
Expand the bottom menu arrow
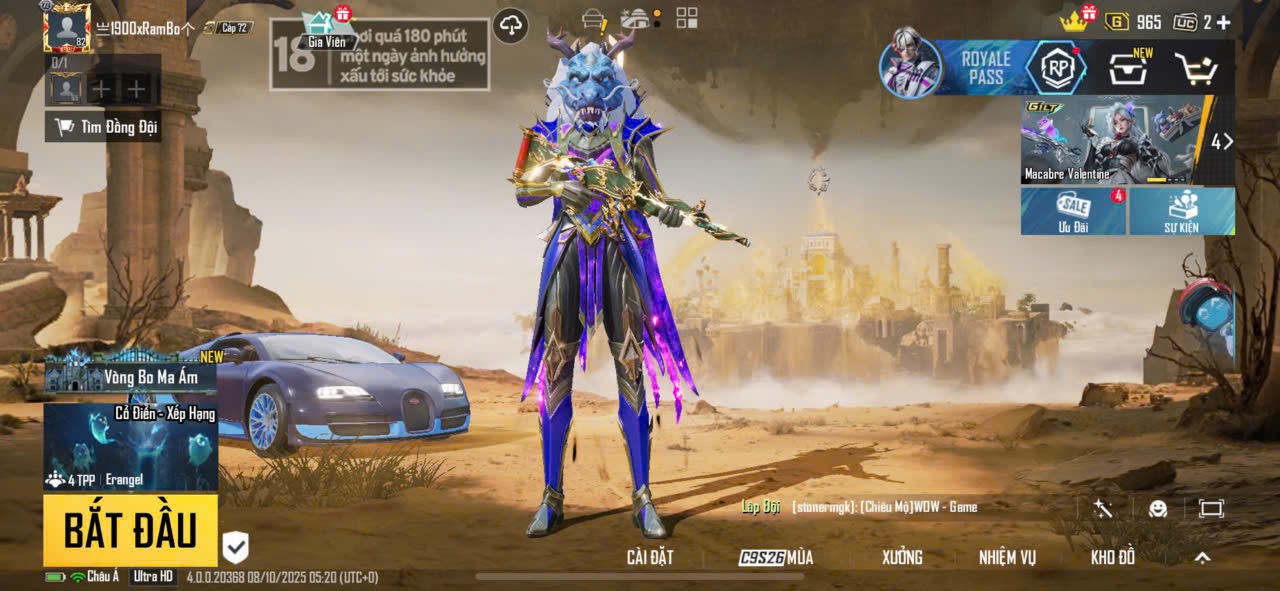(1203, 558)
